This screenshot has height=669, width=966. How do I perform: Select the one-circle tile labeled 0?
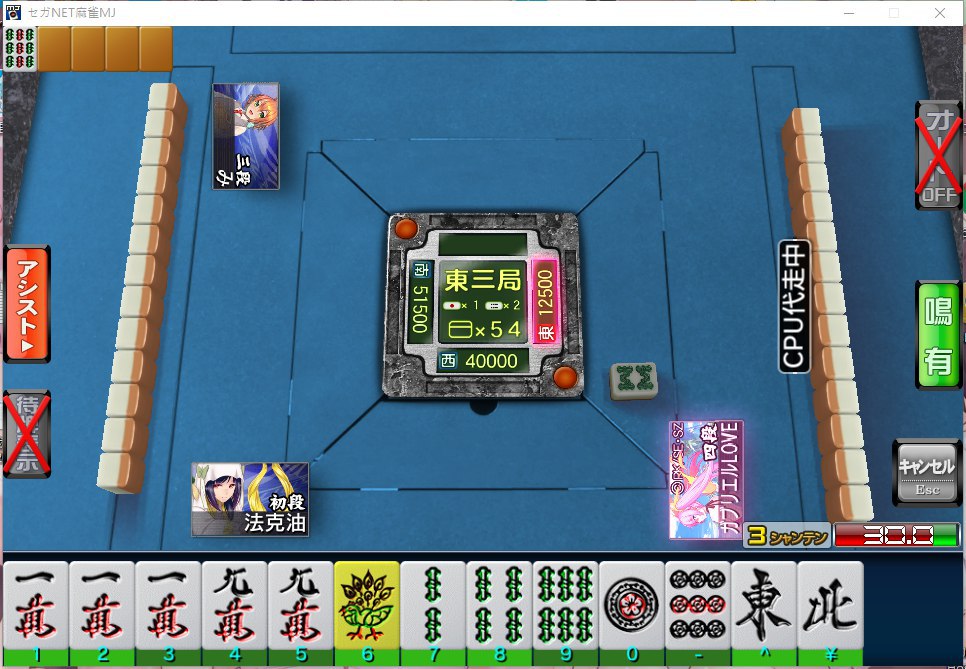click(631, 607)
